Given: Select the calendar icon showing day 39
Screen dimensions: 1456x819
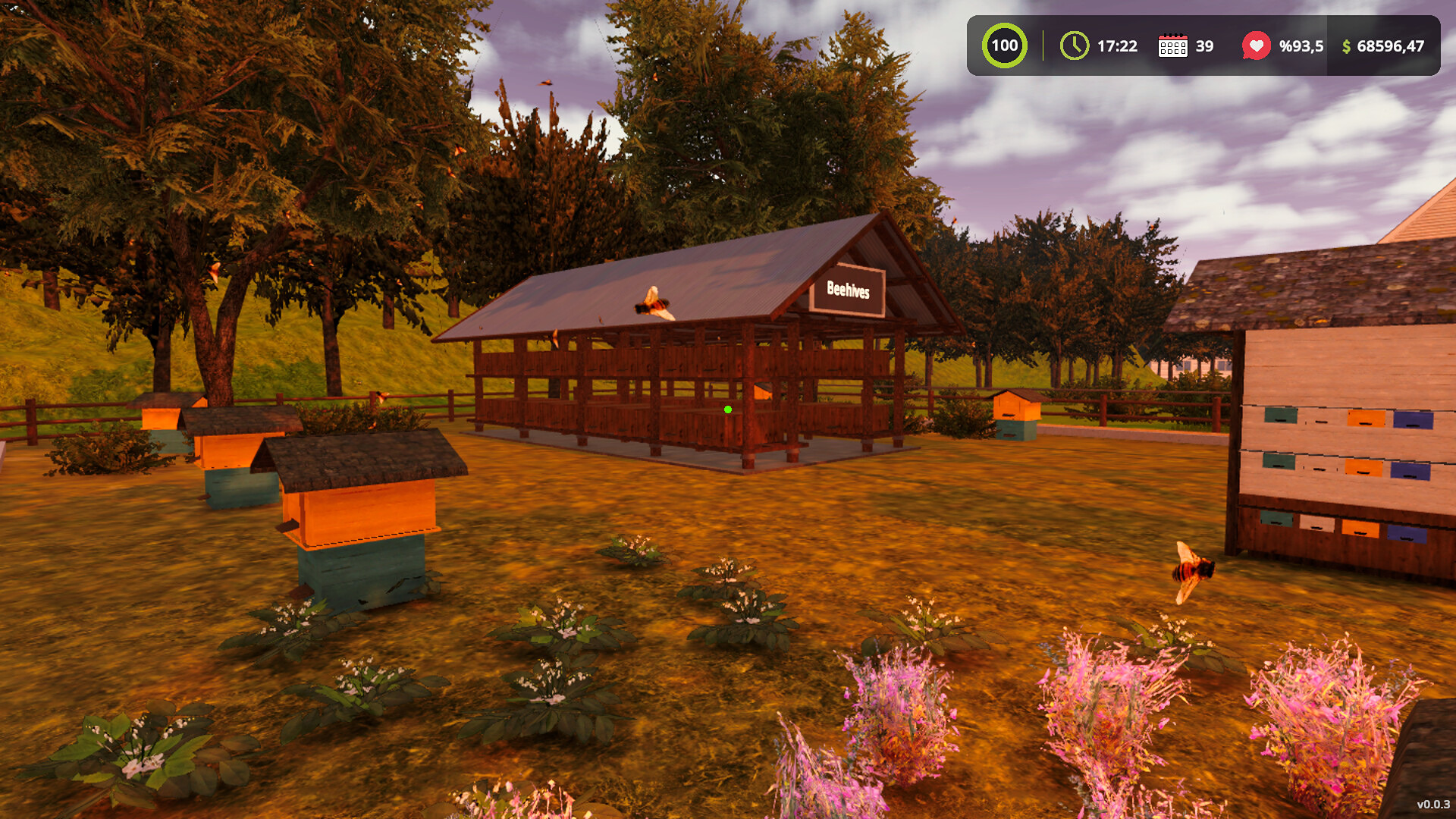Looking at the screenshot, I should pyautogui.click(x=1174, y=46).
